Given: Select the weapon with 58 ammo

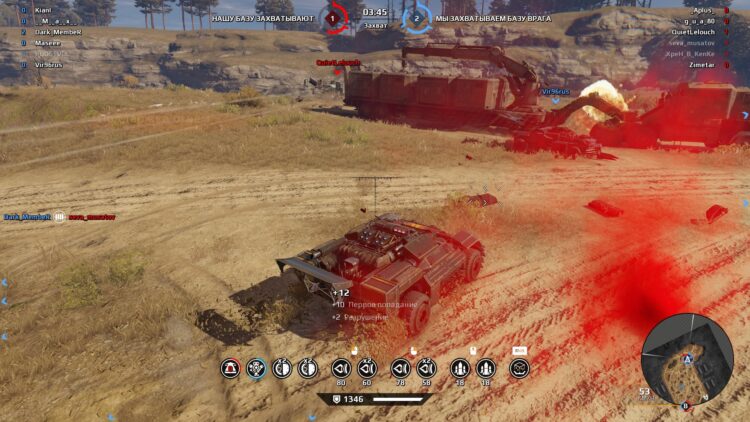Looking at the screenshot, I should pyautogui.click(x=427, y=368).
